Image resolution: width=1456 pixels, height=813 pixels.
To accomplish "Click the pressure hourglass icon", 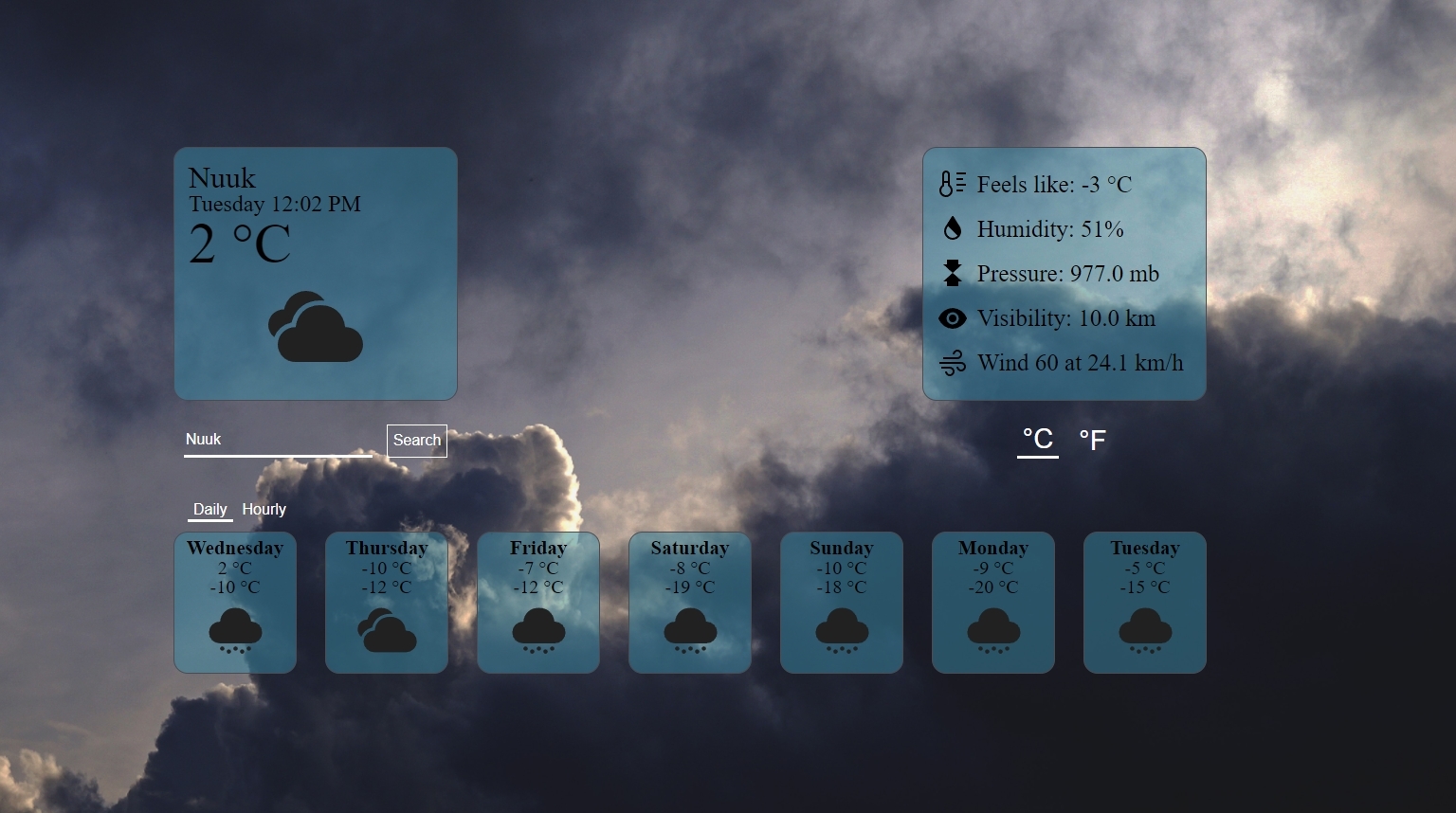I will point(951,273).
